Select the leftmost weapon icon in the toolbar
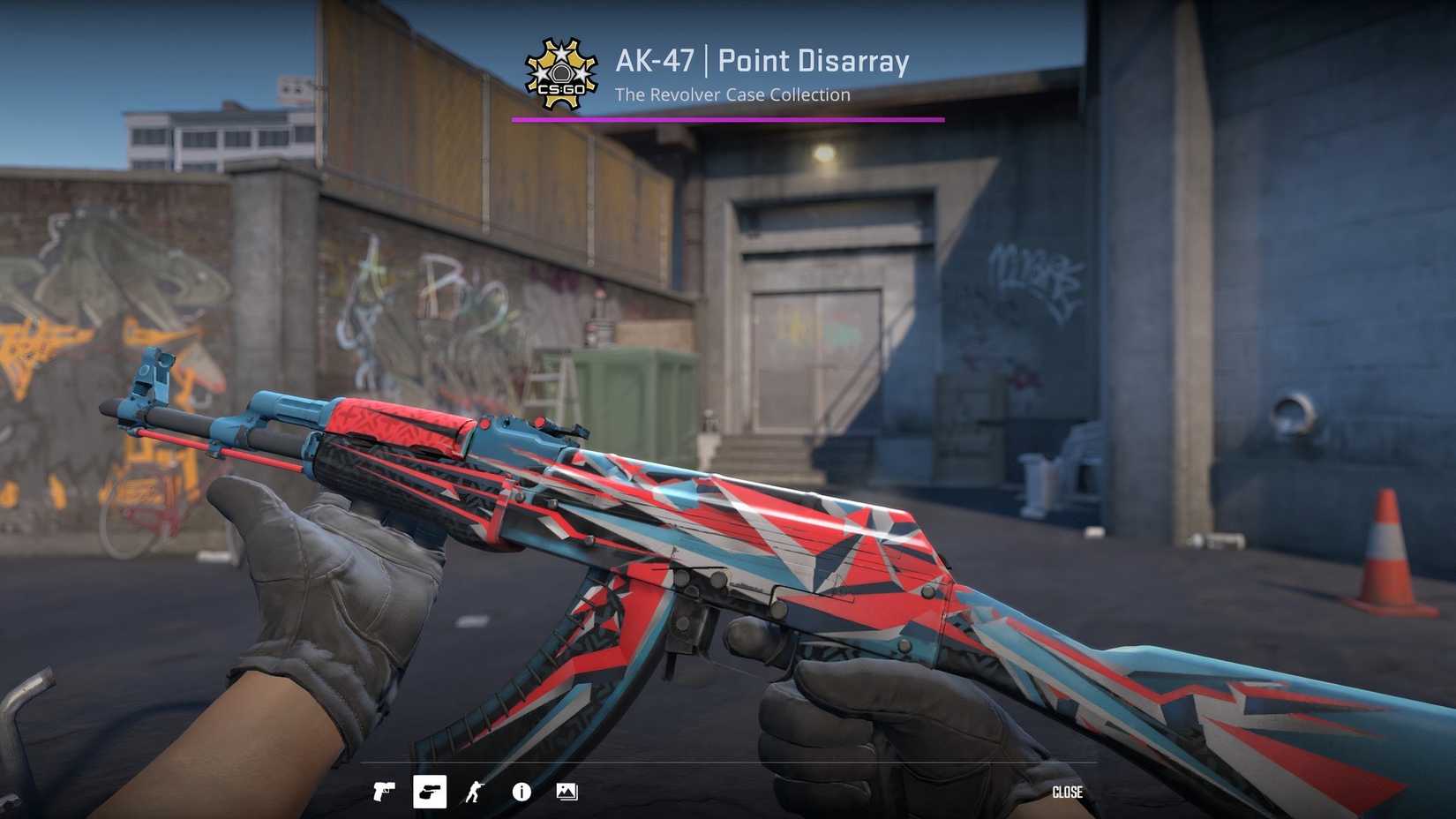The width and height of the screenshot is (1456, 819). coord(384,792)
